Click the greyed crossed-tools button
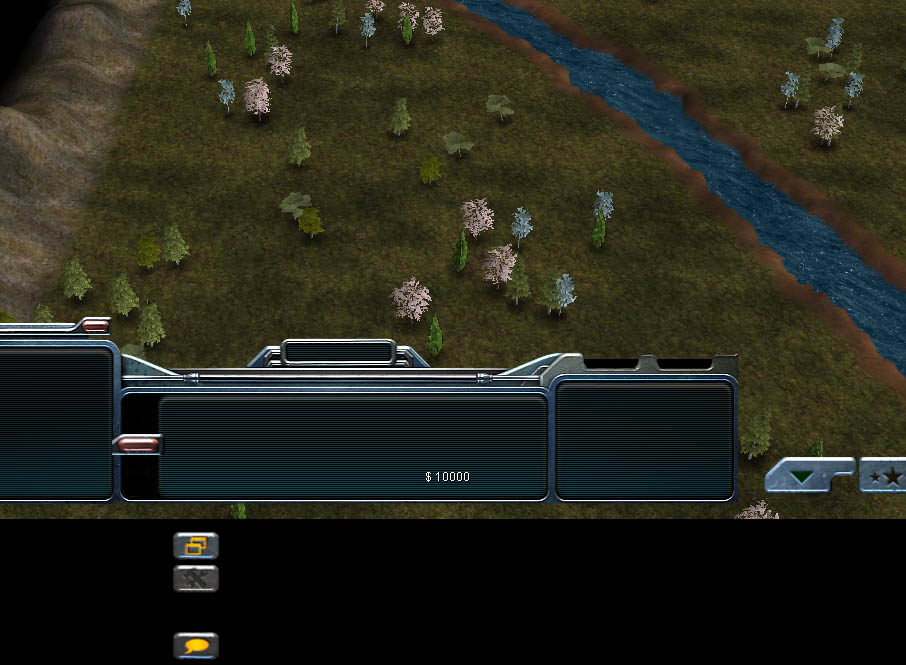The width and height of the screenshot is (906, 665). coord(196,578)
